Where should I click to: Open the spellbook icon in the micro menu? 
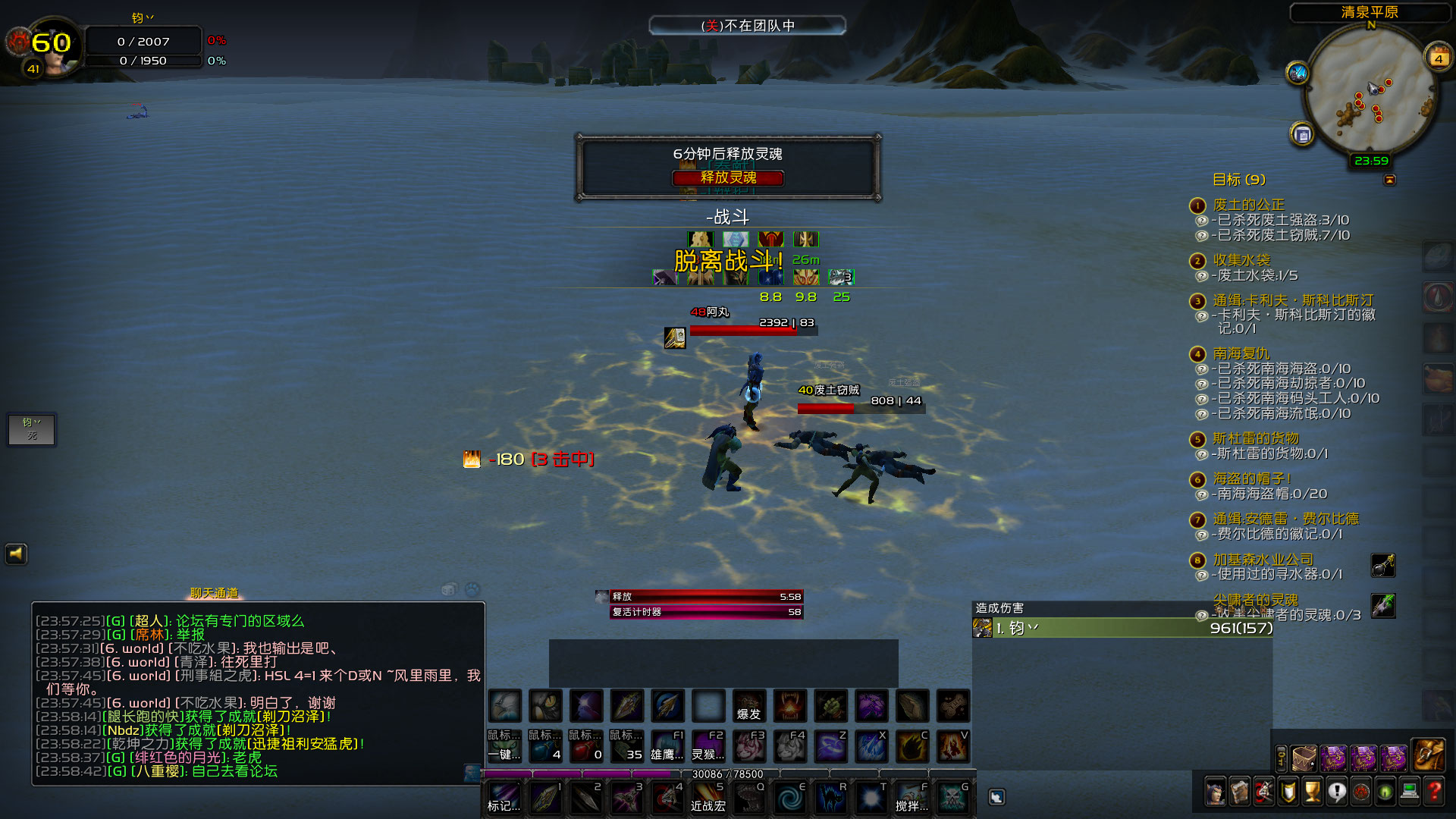pyautogui.click(x=1240, y=792)
